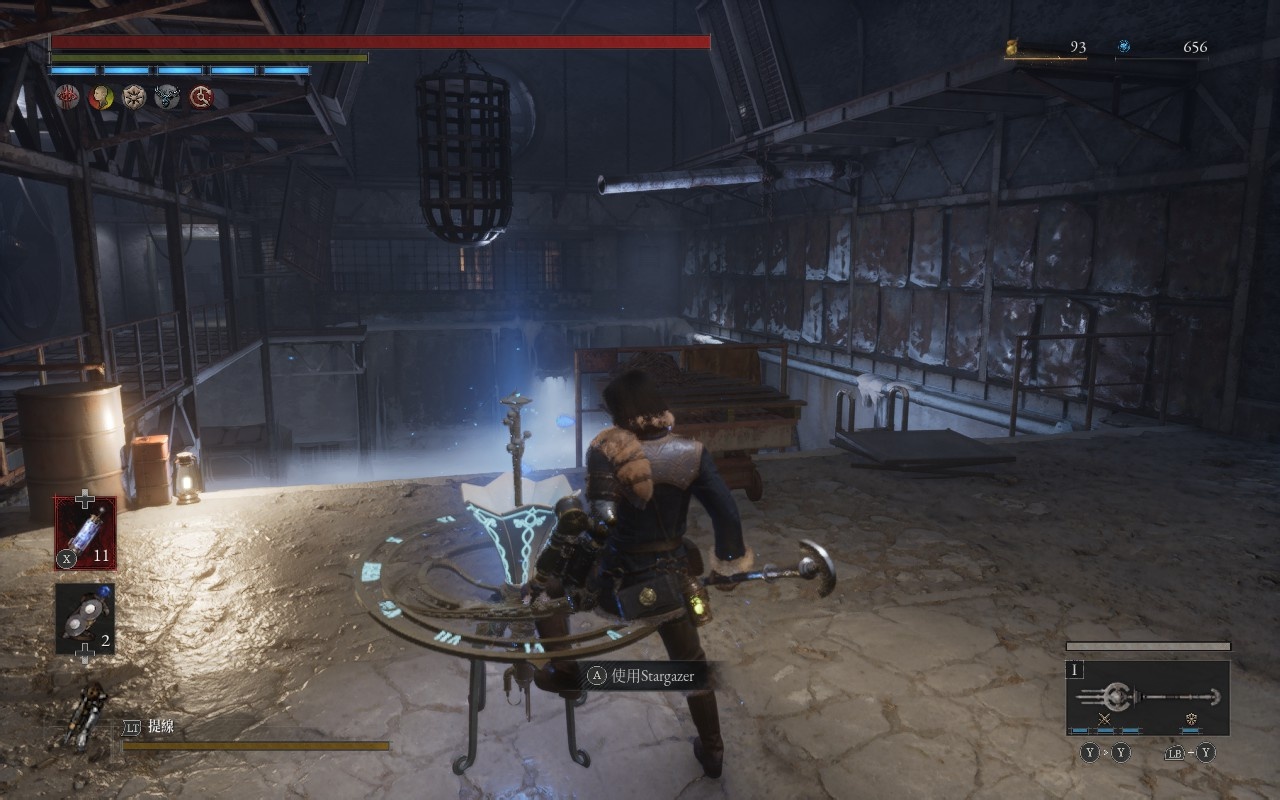Select the grindstone item slot holding 2

pos(85,619)
